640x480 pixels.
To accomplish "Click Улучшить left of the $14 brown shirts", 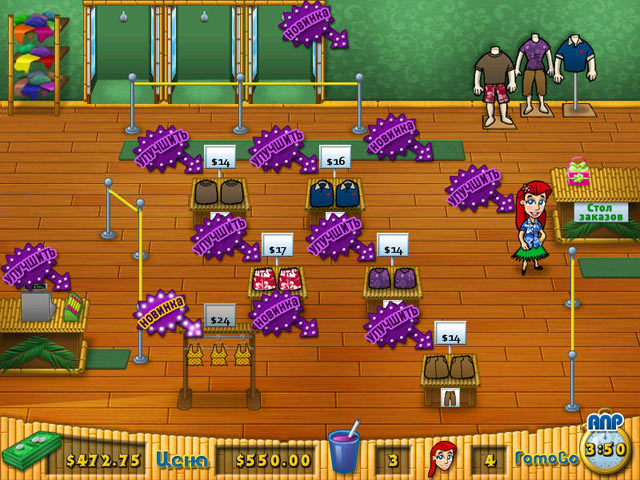I will pyautogui.click(x=163, y=148).
